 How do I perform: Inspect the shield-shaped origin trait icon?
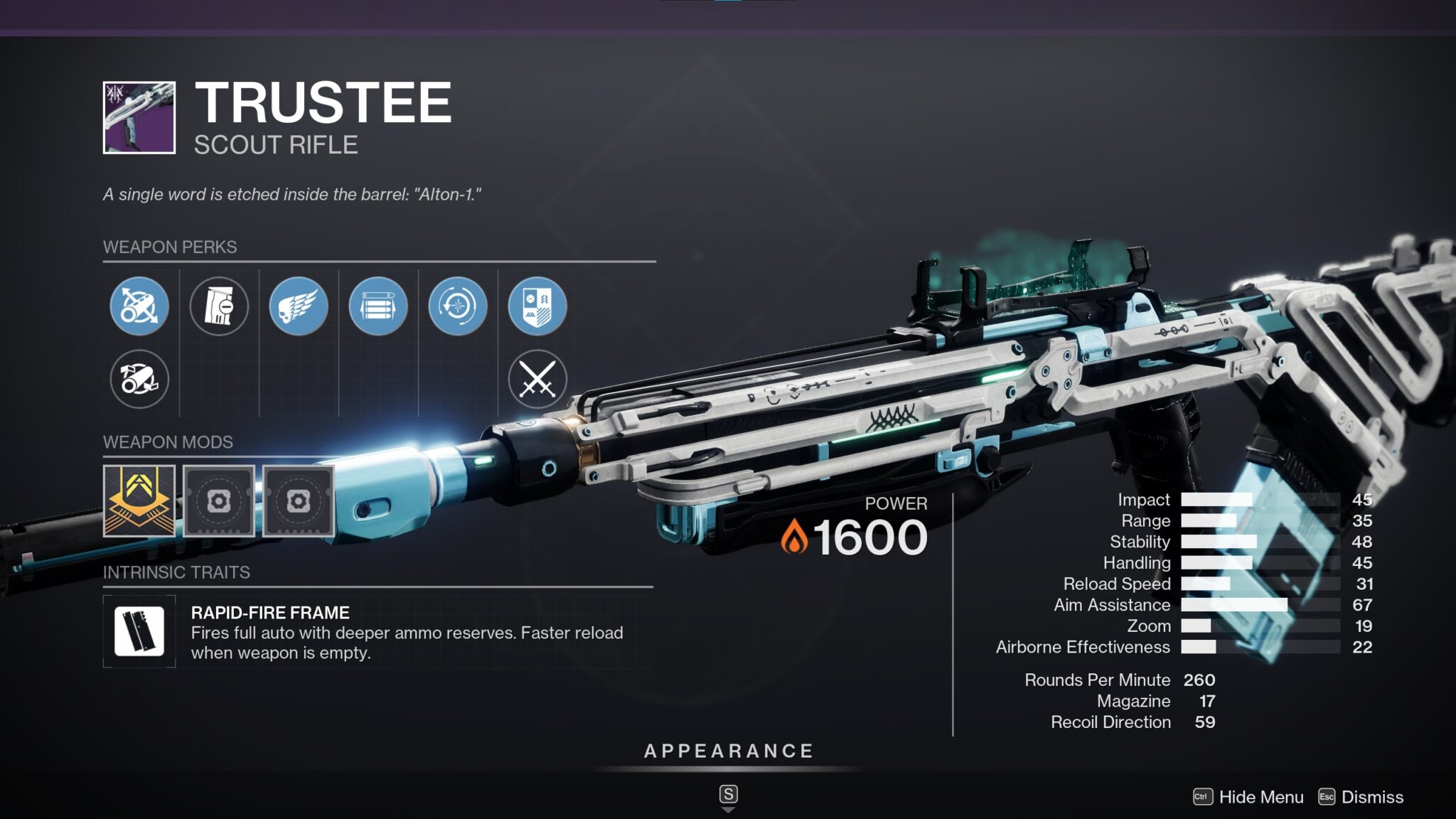[x=537, y=306]
